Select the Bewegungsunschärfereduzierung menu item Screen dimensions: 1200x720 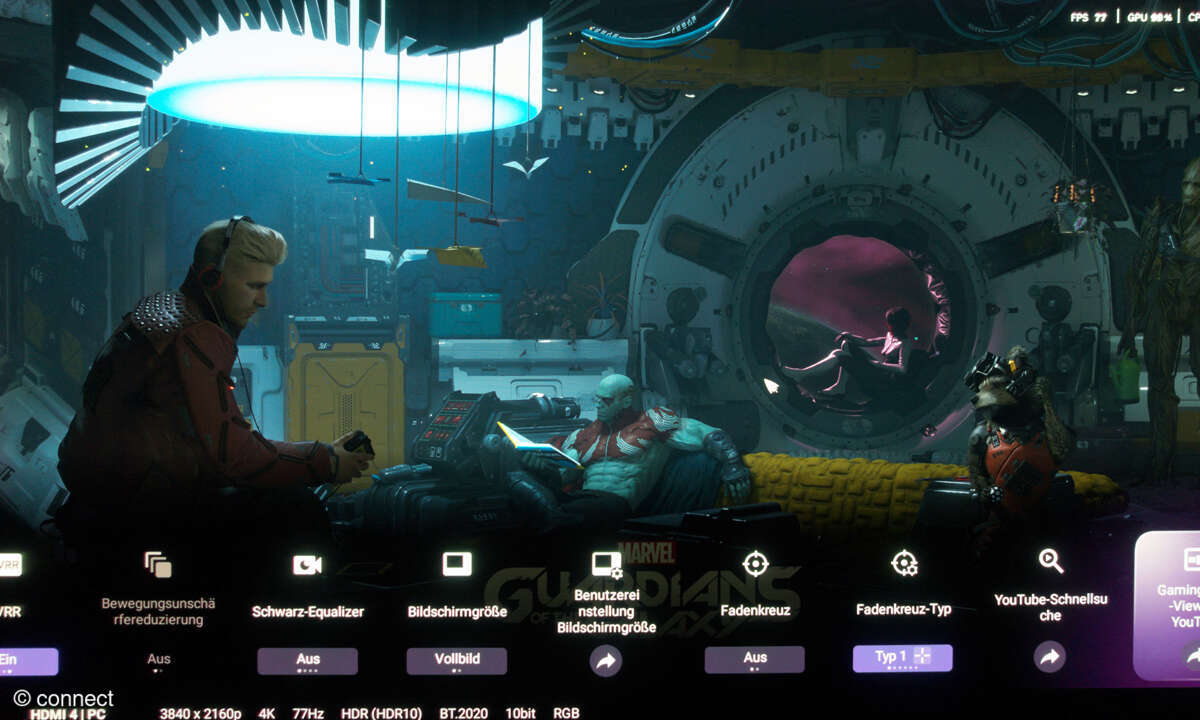coord(158,610)
